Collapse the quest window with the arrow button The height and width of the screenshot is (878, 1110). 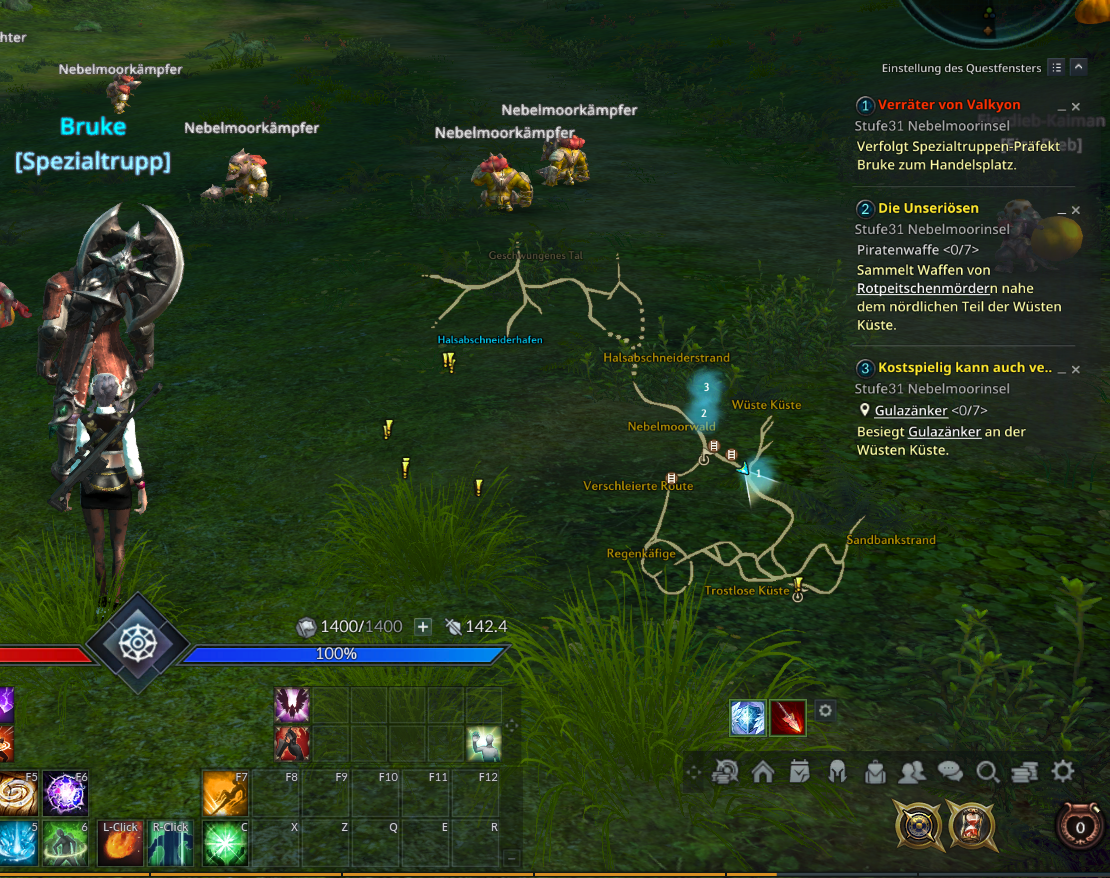coord(1078,68)
